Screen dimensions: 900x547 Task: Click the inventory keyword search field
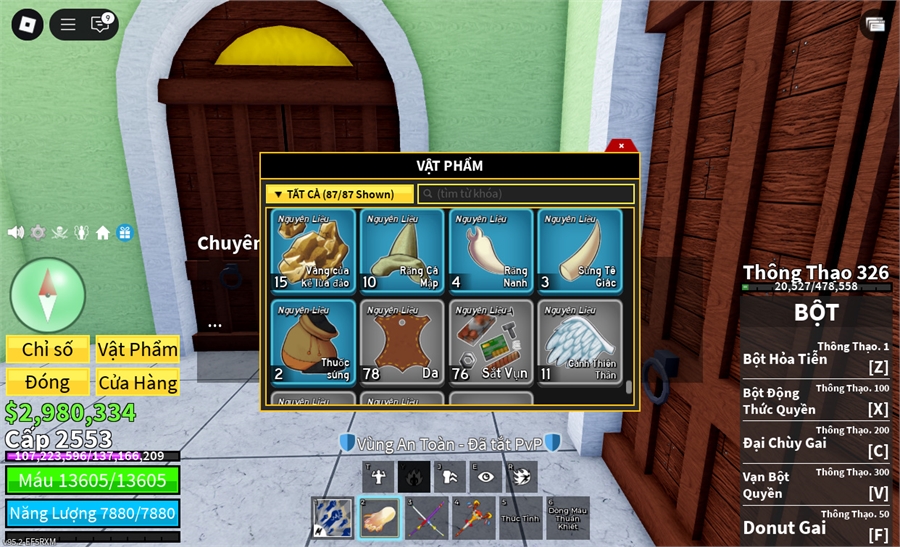tap(526, 194)
